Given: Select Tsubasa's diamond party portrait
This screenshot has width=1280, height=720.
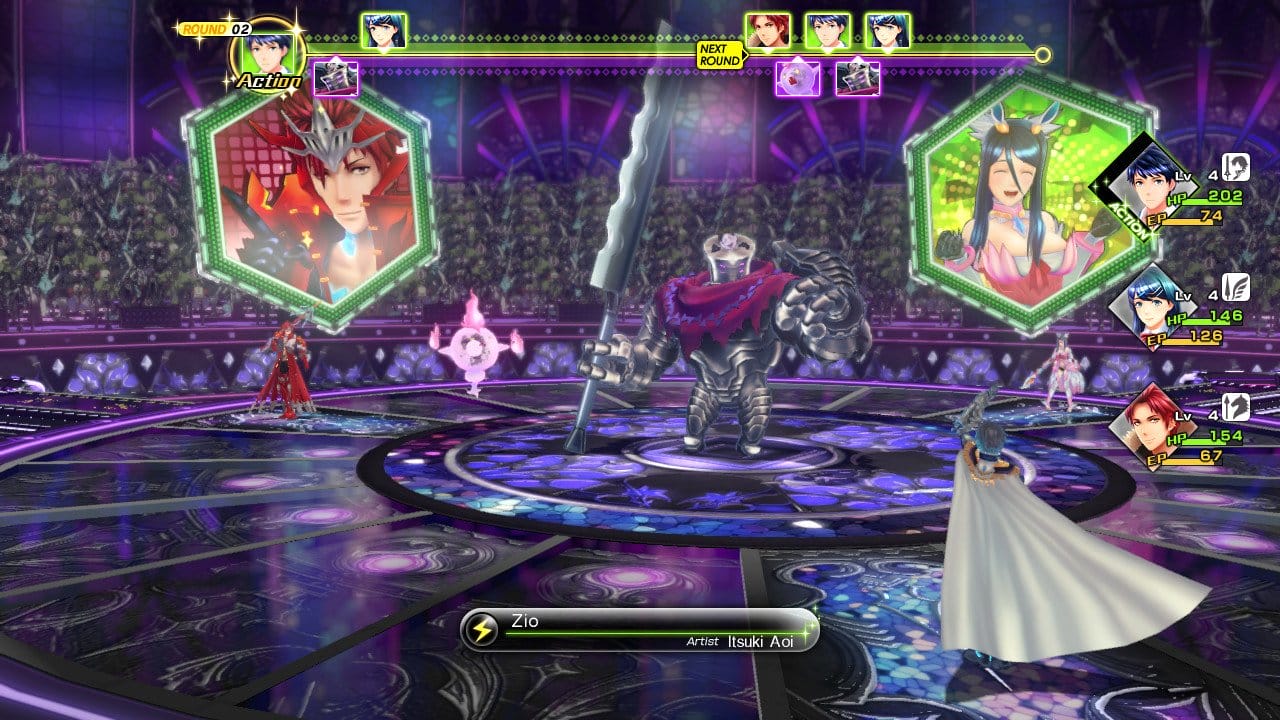Looking at the screenshot, I should click(x=1146, y=303).
